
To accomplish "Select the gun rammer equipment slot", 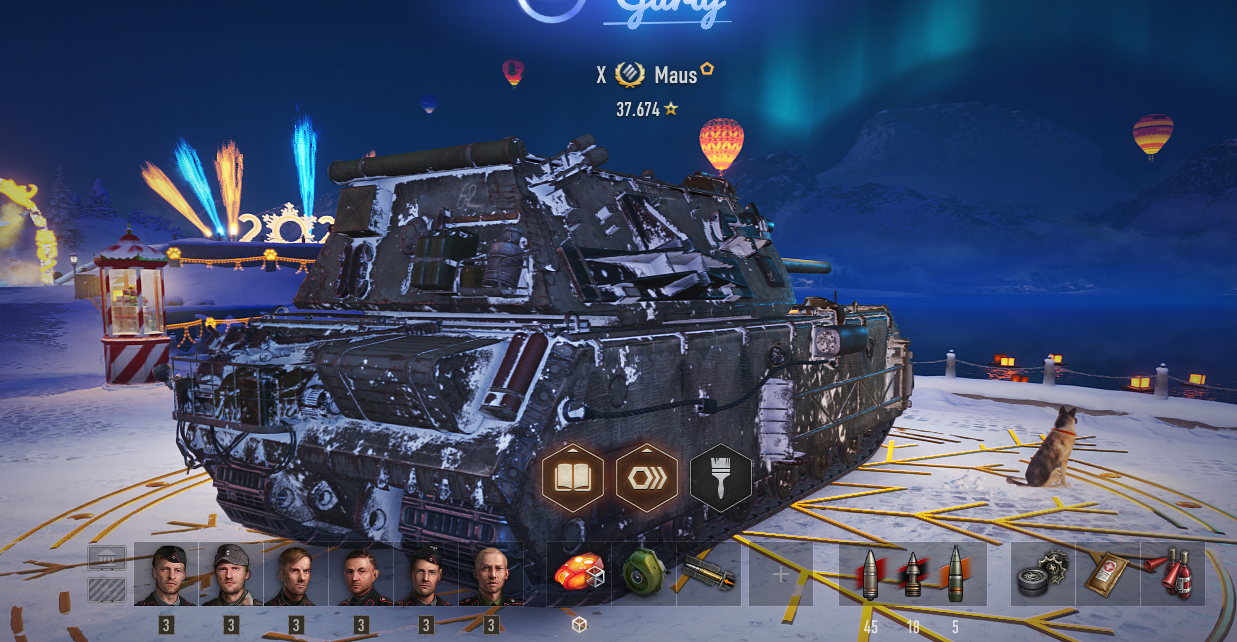I will pyautogui.click(x=708, y=575).
